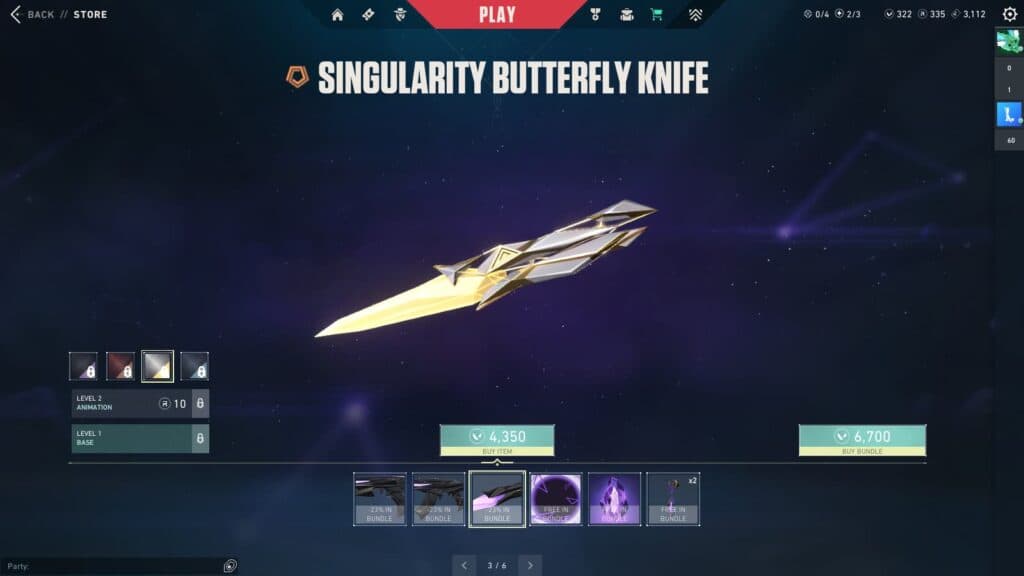Choose the silver and gold color variant
The image size is (1024, 576).
(x=157, y=366)
